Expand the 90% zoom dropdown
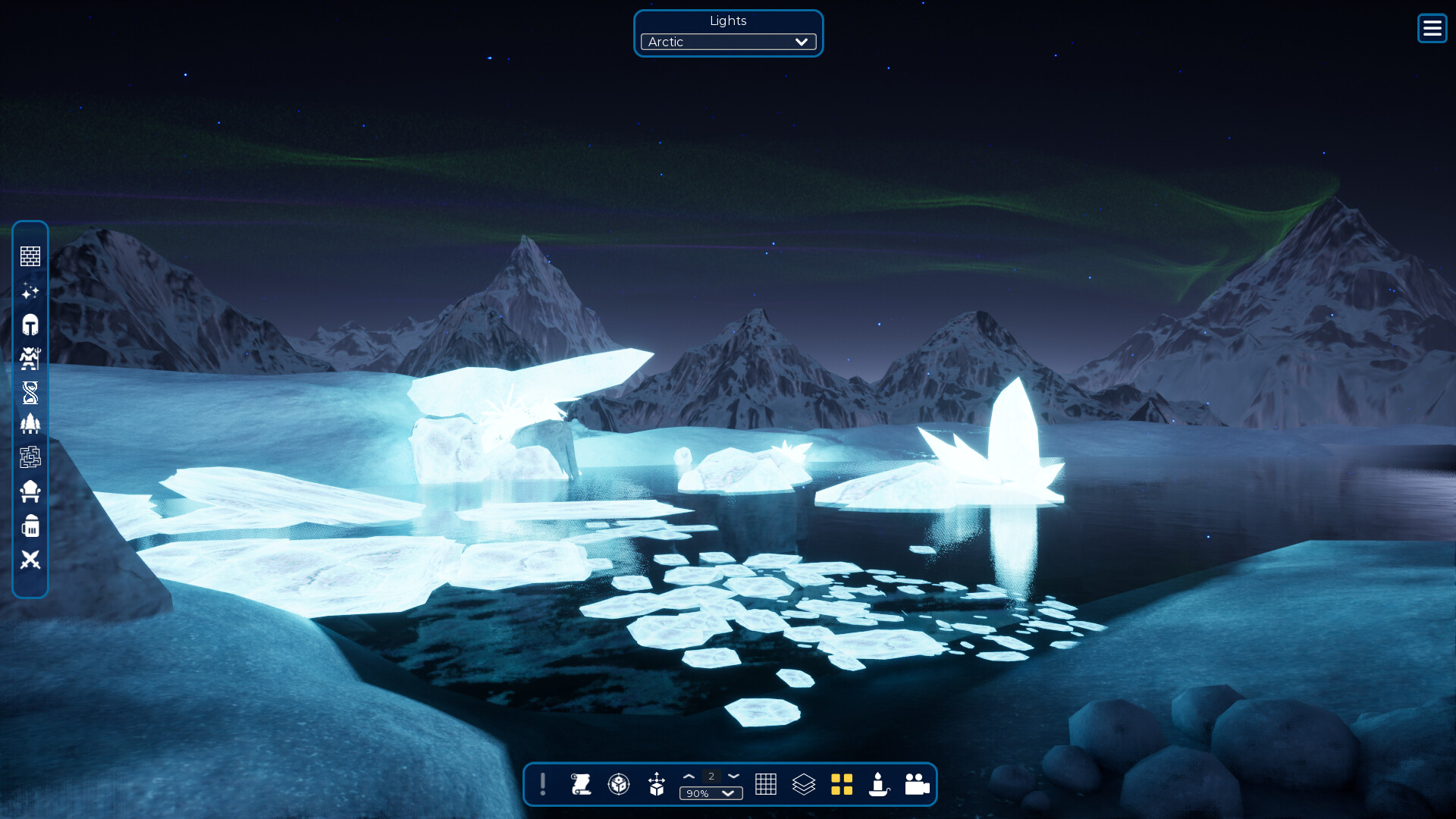 coord(711,793)
